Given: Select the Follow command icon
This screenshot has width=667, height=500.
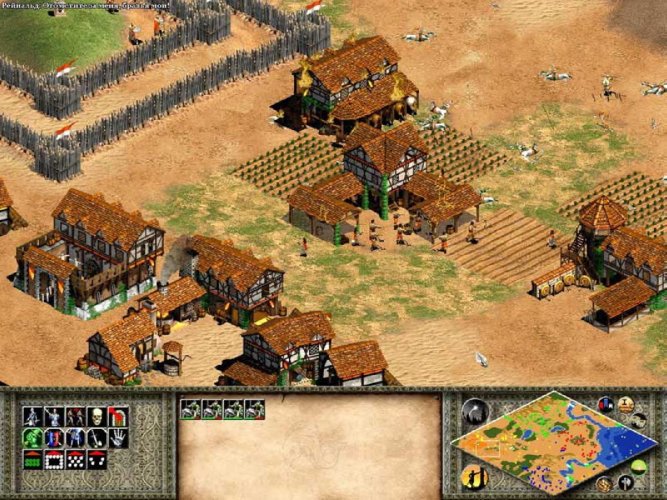Looking at the screenshot, I should click(x=75, y=415).
